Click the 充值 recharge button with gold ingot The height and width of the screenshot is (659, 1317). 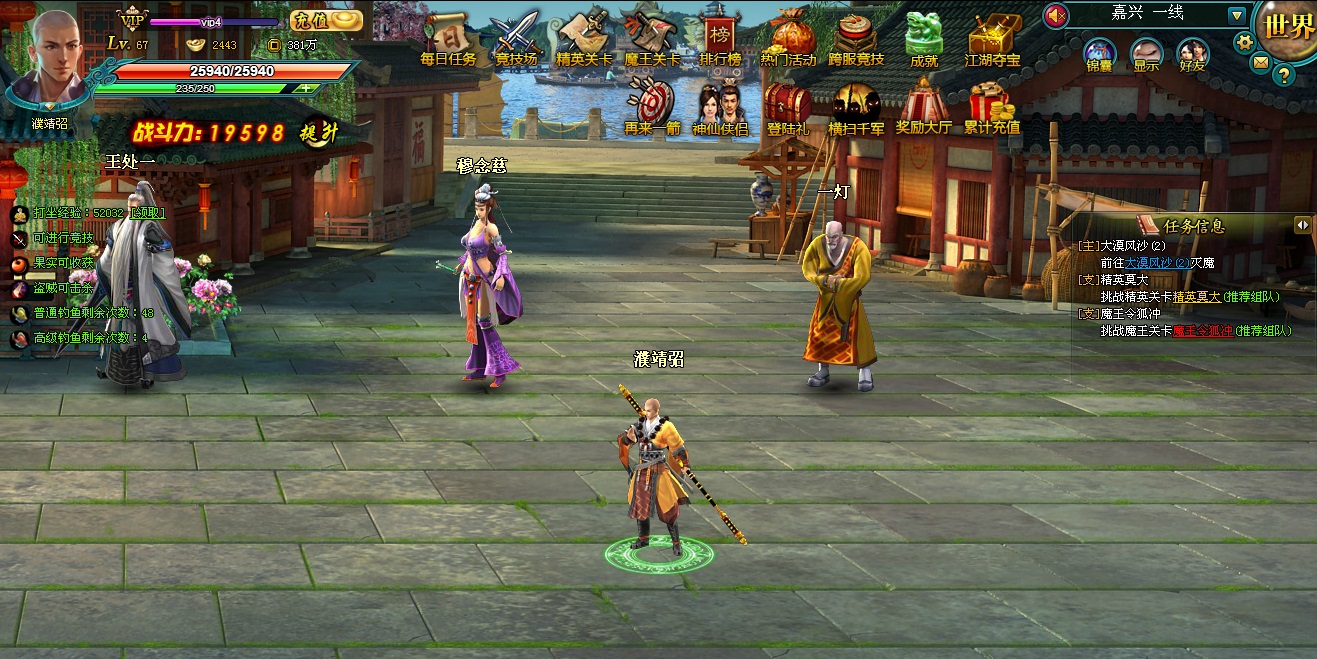point(327,20)
